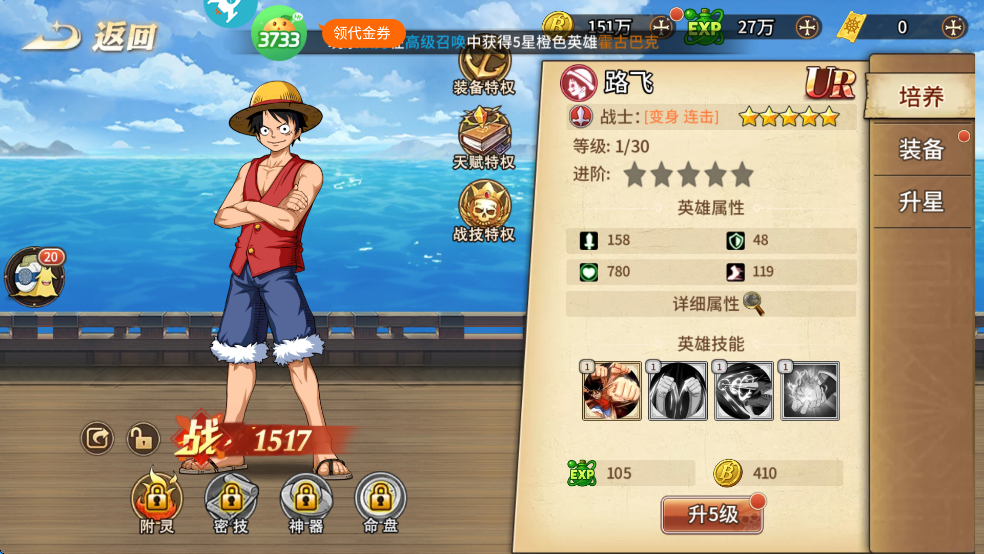Open the locked 命盘 feature
The image size is (984, 554).
[380, 497]
